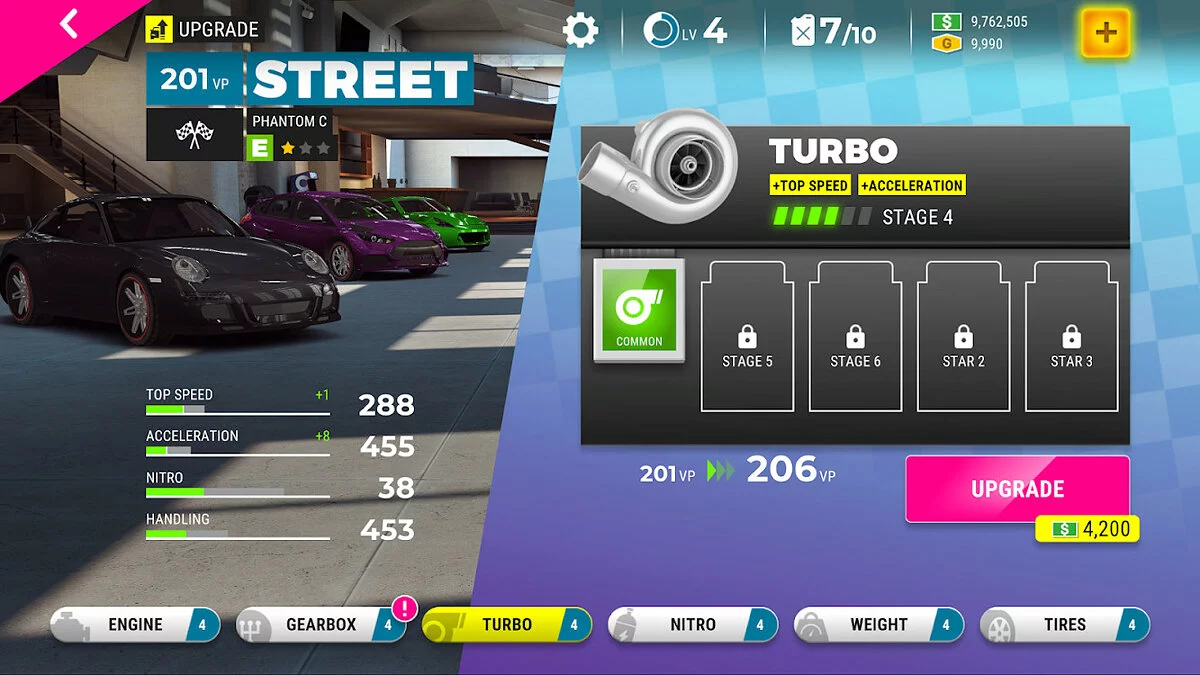Click the locked Stage 6 slot
This screenshot has width=1200, height=675.
tap(855, 336)
